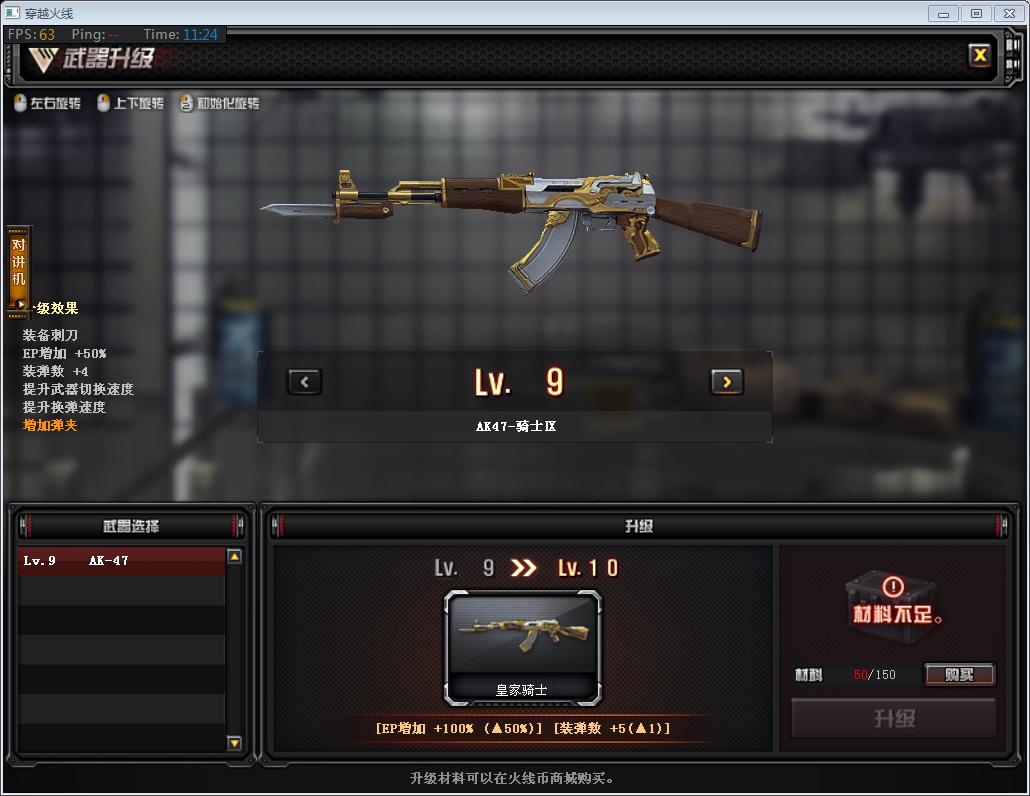Click the 升级 upgrade button
The width and height of the screenshot is (1030, 796).
coord(893,718)
